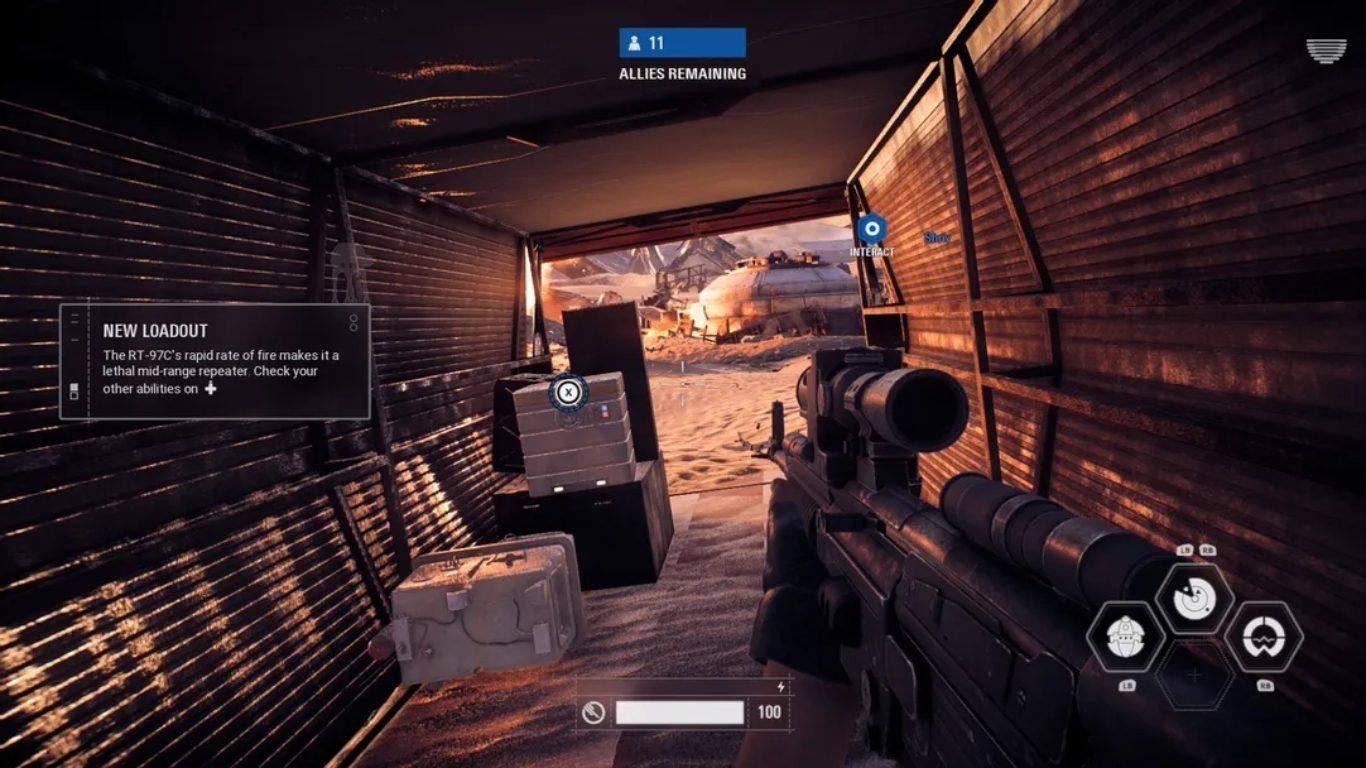Select the empty plus ability slot
The image size is (1366, 768).
1194,676
